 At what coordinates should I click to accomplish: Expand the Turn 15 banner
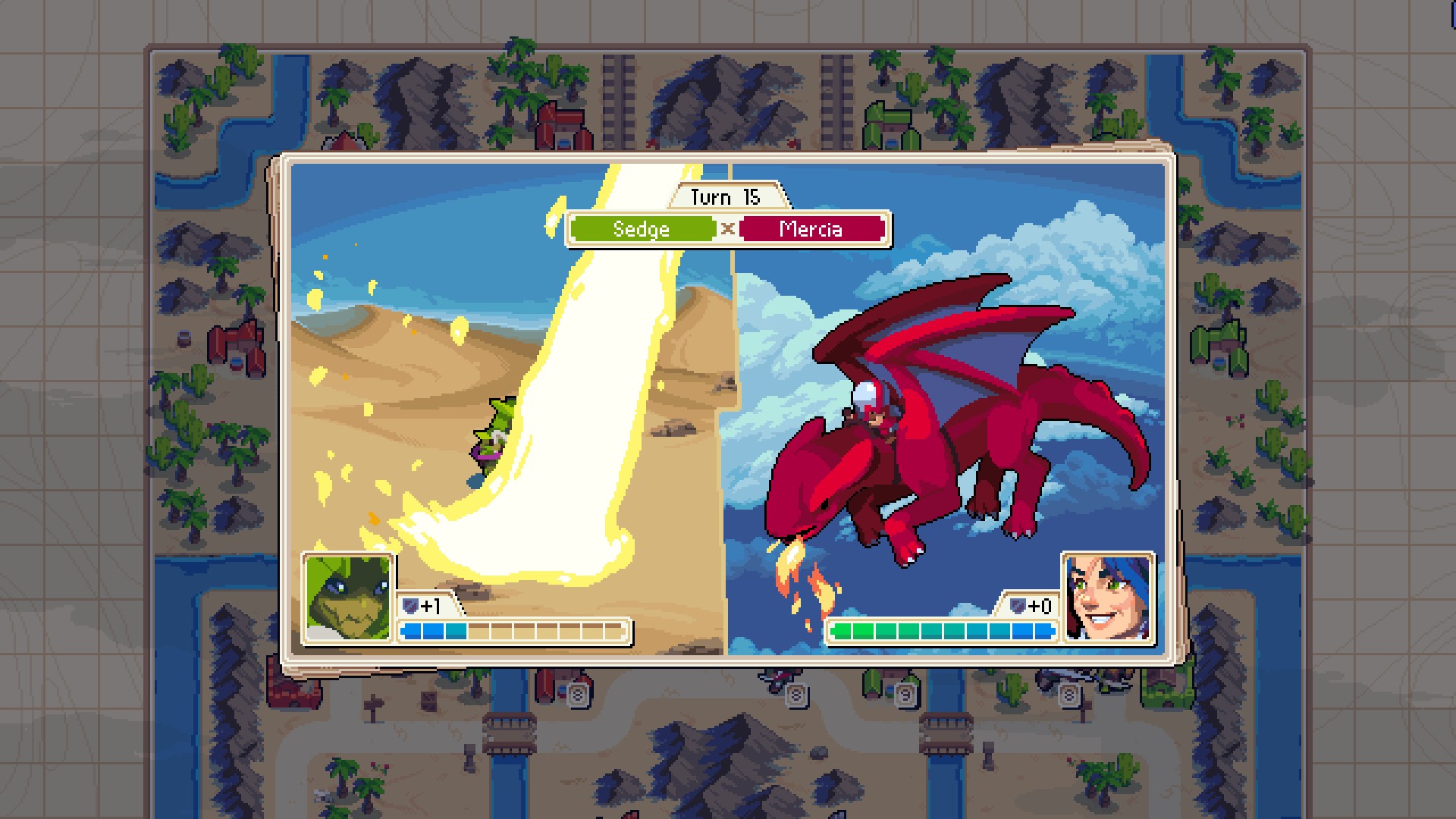click(726, 197)
